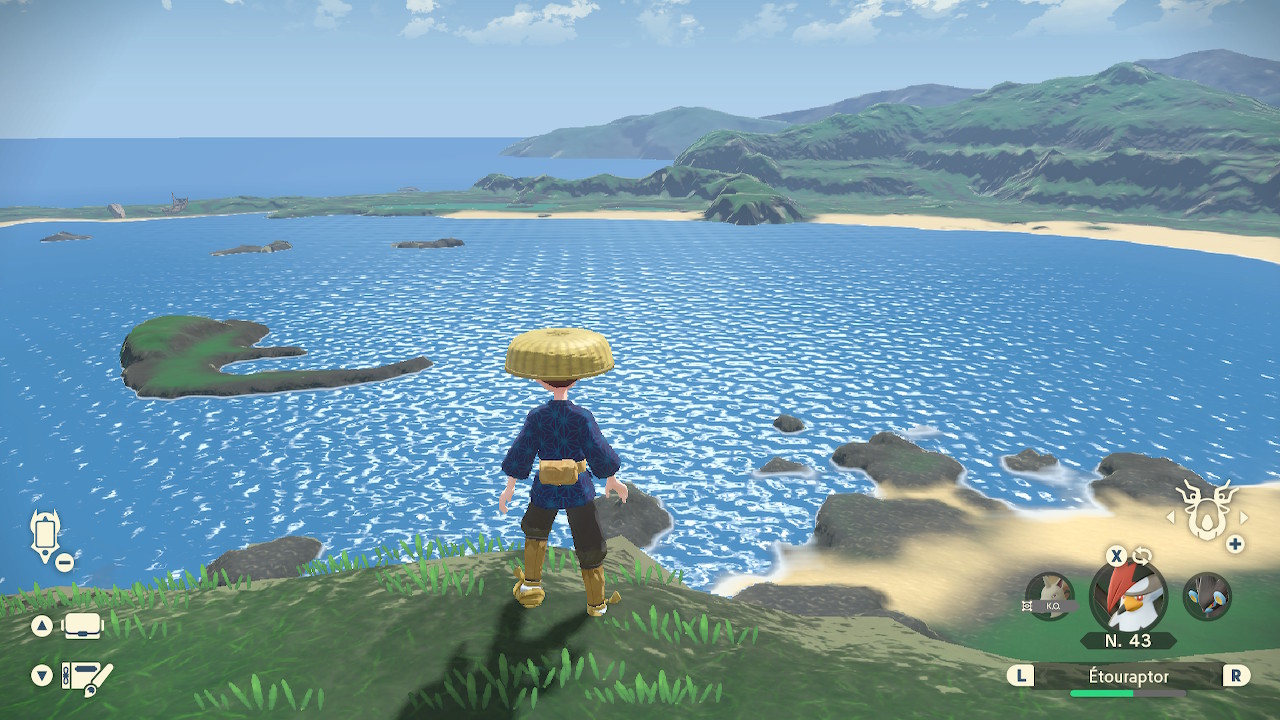Pick the Luxray party portrait
Screen dimensions: 1280x720
1206,597
